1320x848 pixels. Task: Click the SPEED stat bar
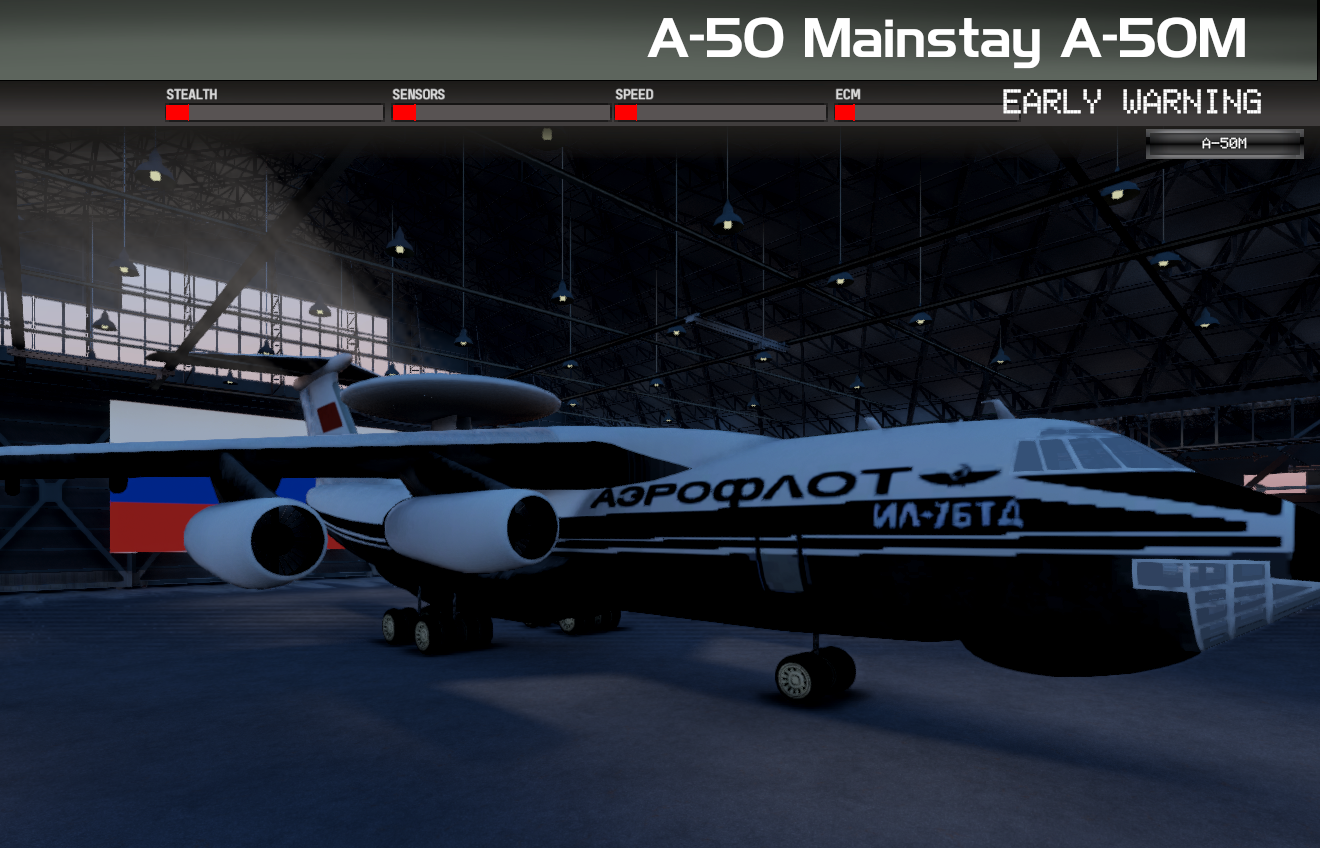[x=720, y=112]
